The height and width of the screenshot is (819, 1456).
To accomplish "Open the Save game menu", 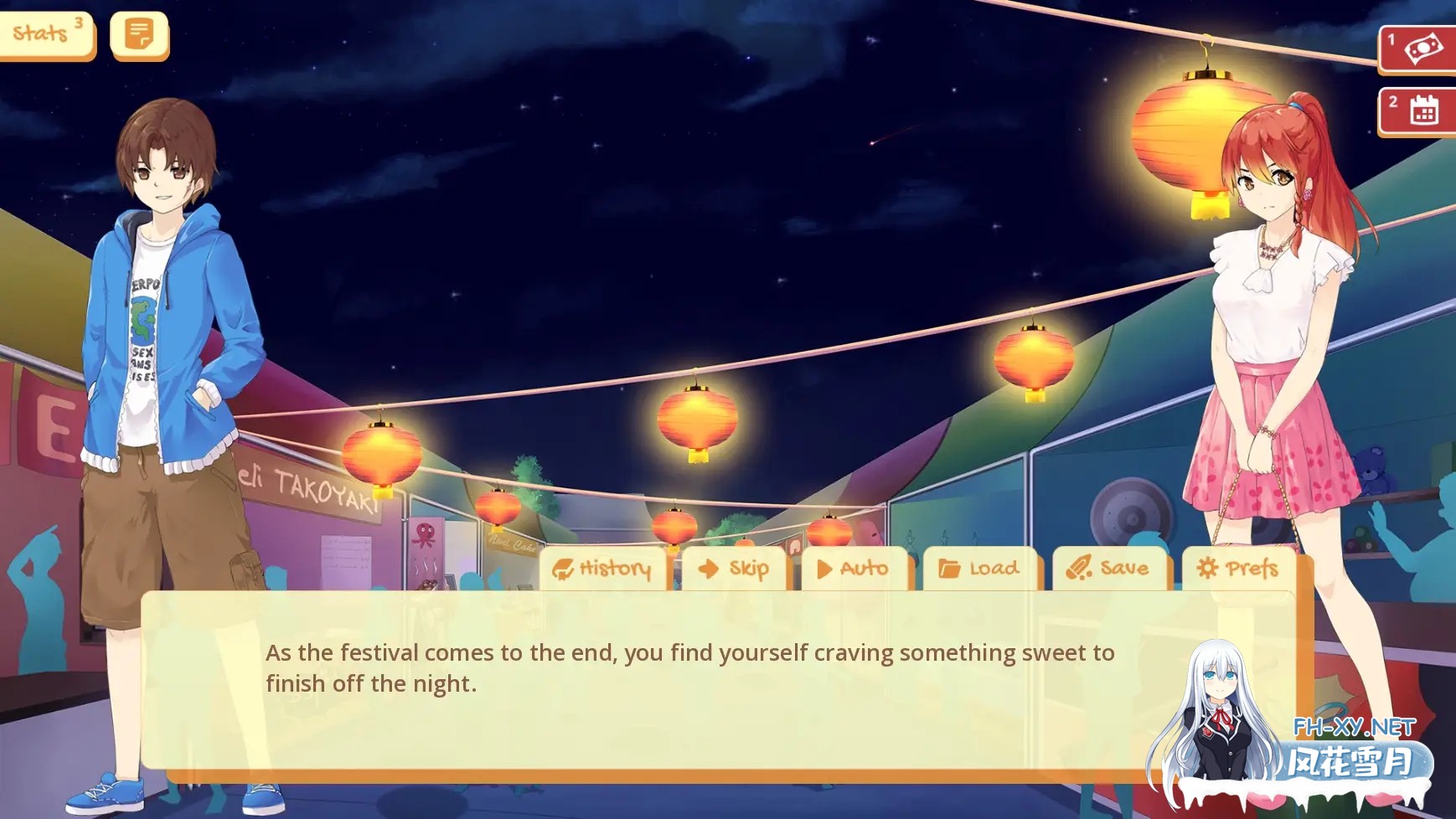I will pyautogui.click(x=1108, y=569).
